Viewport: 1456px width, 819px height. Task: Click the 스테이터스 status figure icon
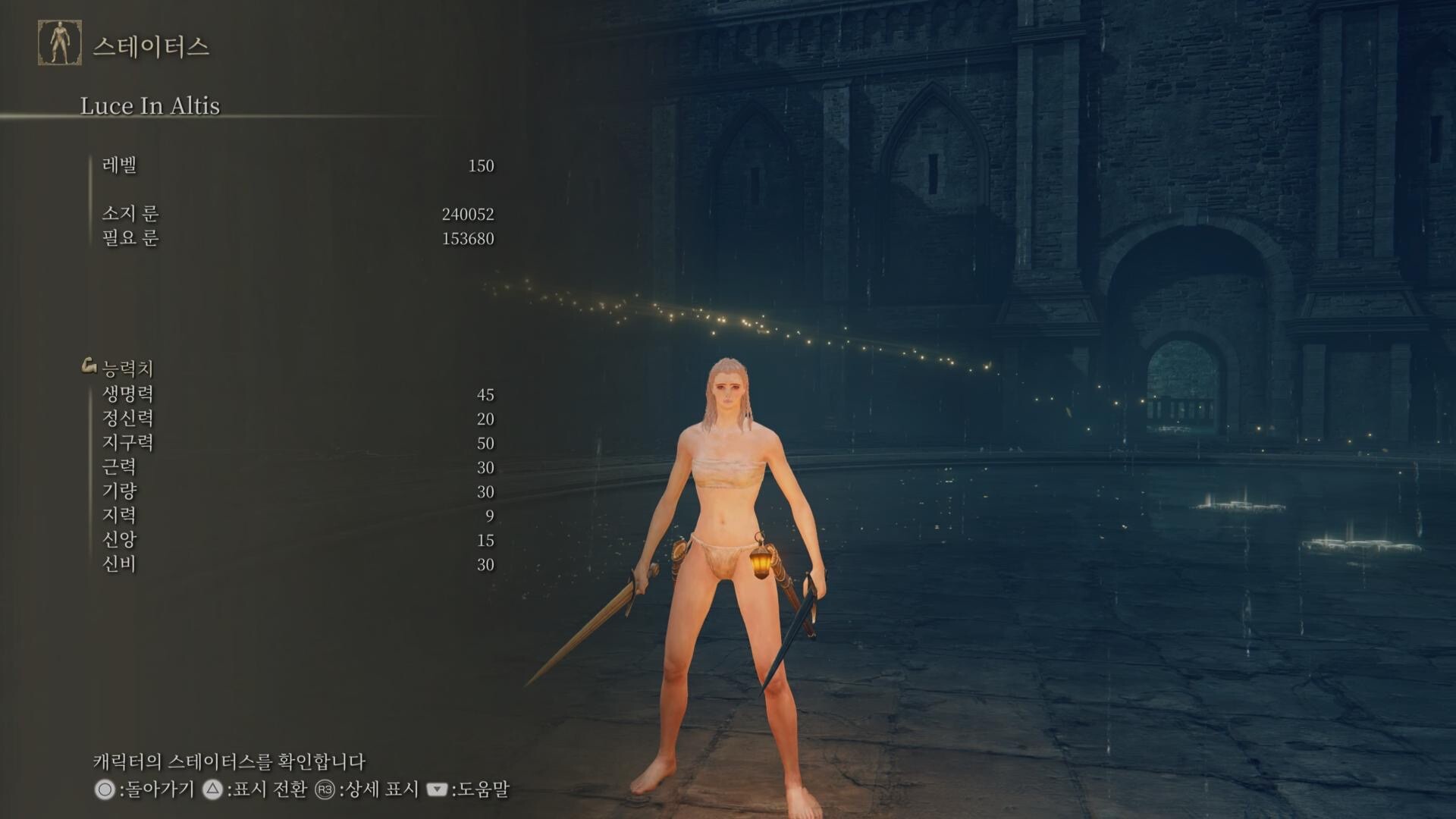[60, 43]
